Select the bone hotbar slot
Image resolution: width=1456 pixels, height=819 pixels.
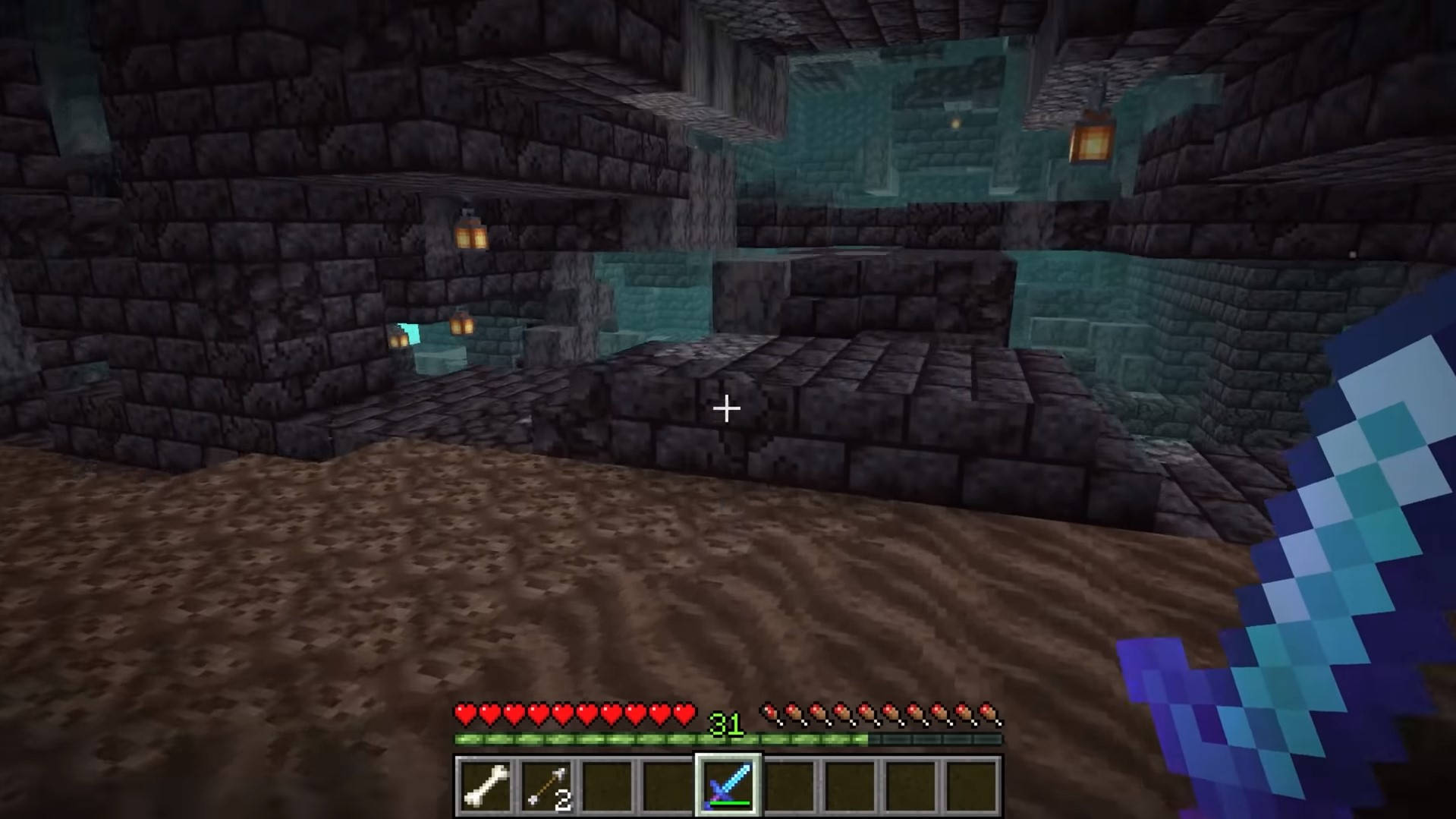point(486,786)
